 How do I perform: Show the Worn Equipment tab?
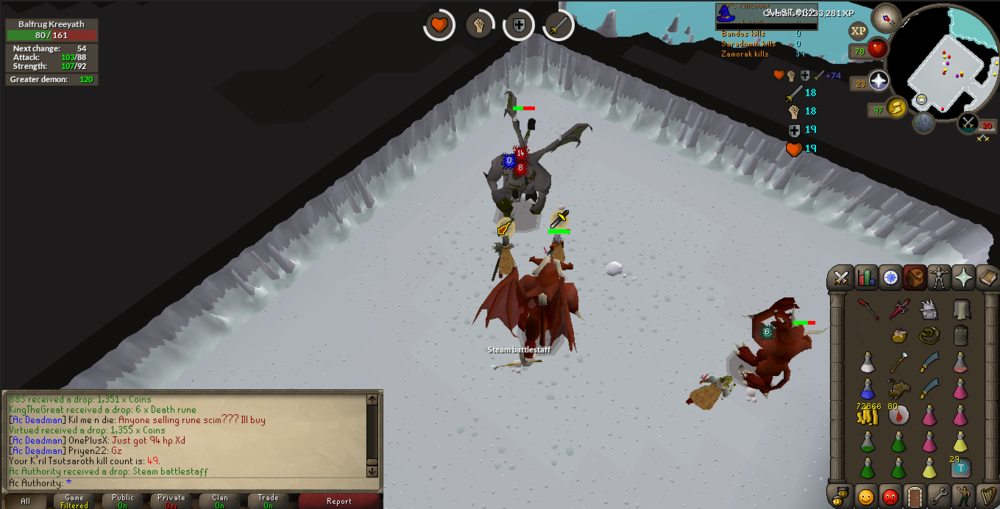pyautogui.click(x=939, y=278)
